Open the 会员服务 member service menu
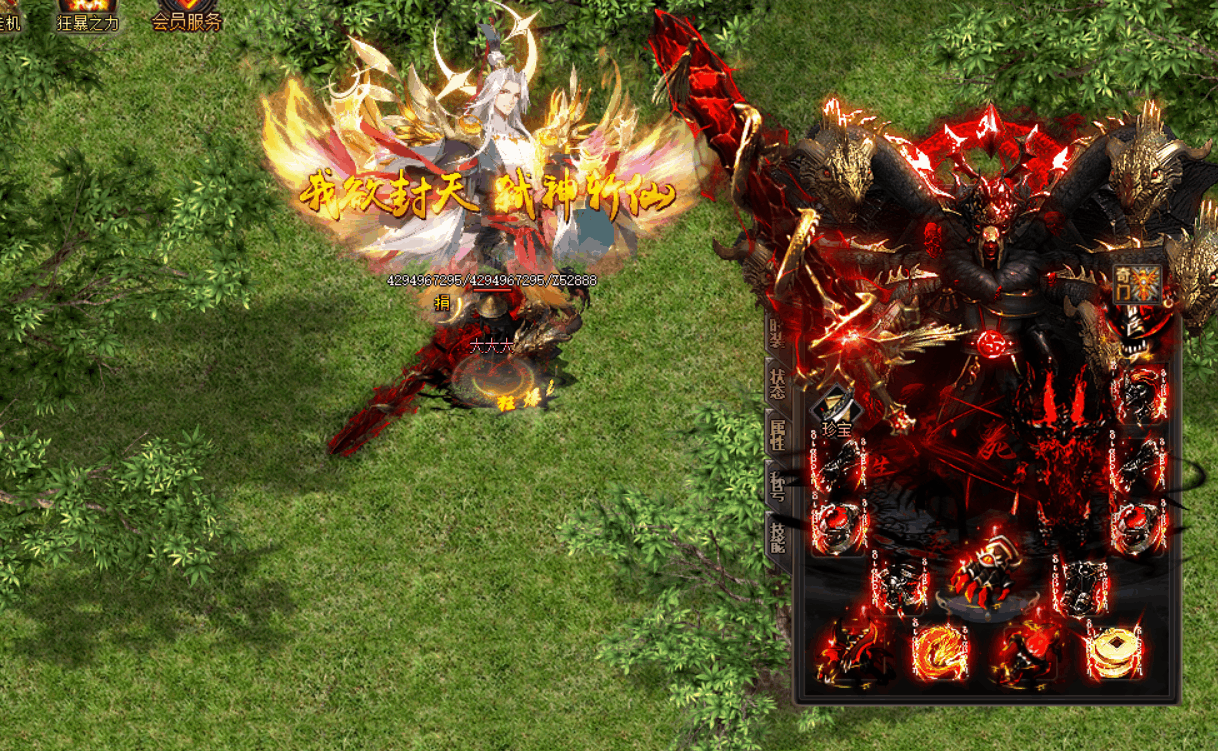 coord(186,15)
